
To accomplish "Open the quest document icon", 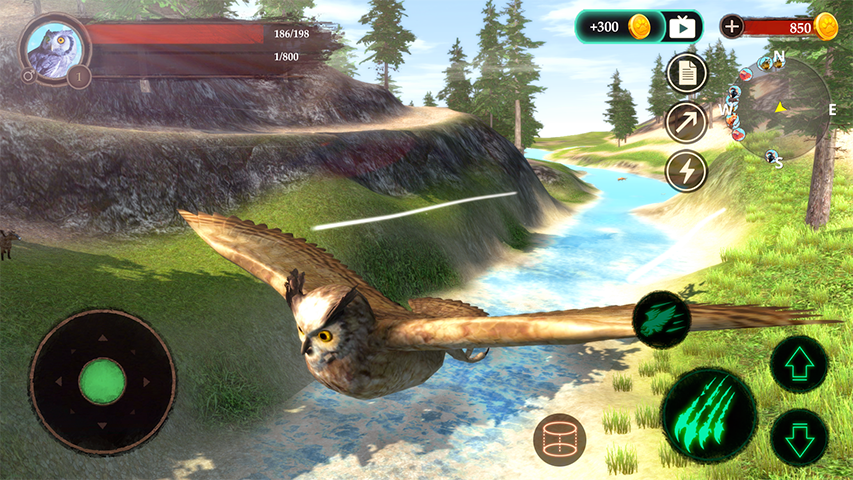I will coord(686,73).
